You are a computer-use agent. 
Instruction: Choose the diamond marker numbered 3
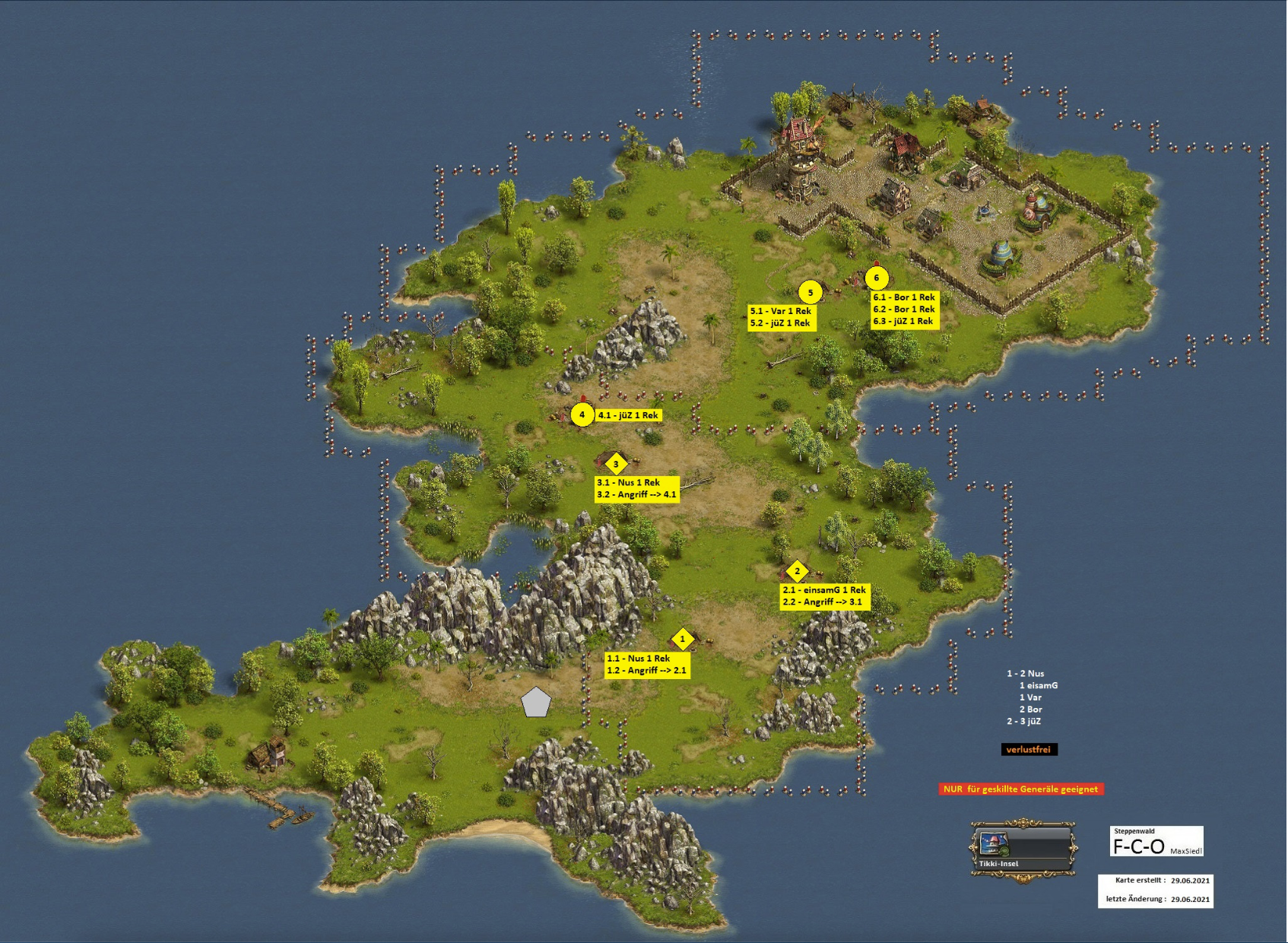(x=616, y=464)
